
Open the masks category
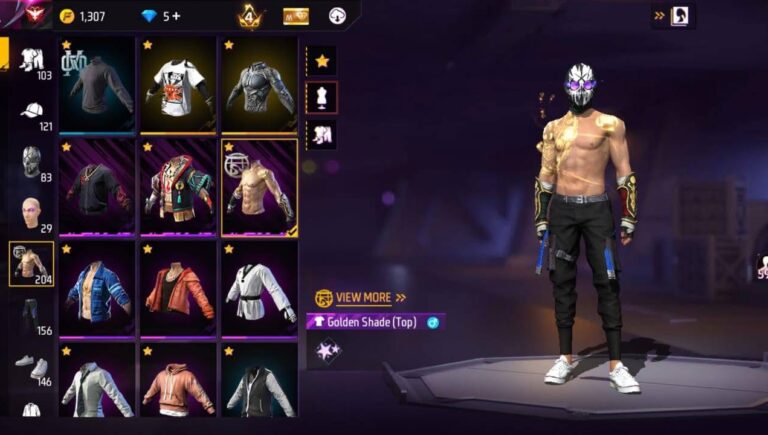click(x=31, y=163)
